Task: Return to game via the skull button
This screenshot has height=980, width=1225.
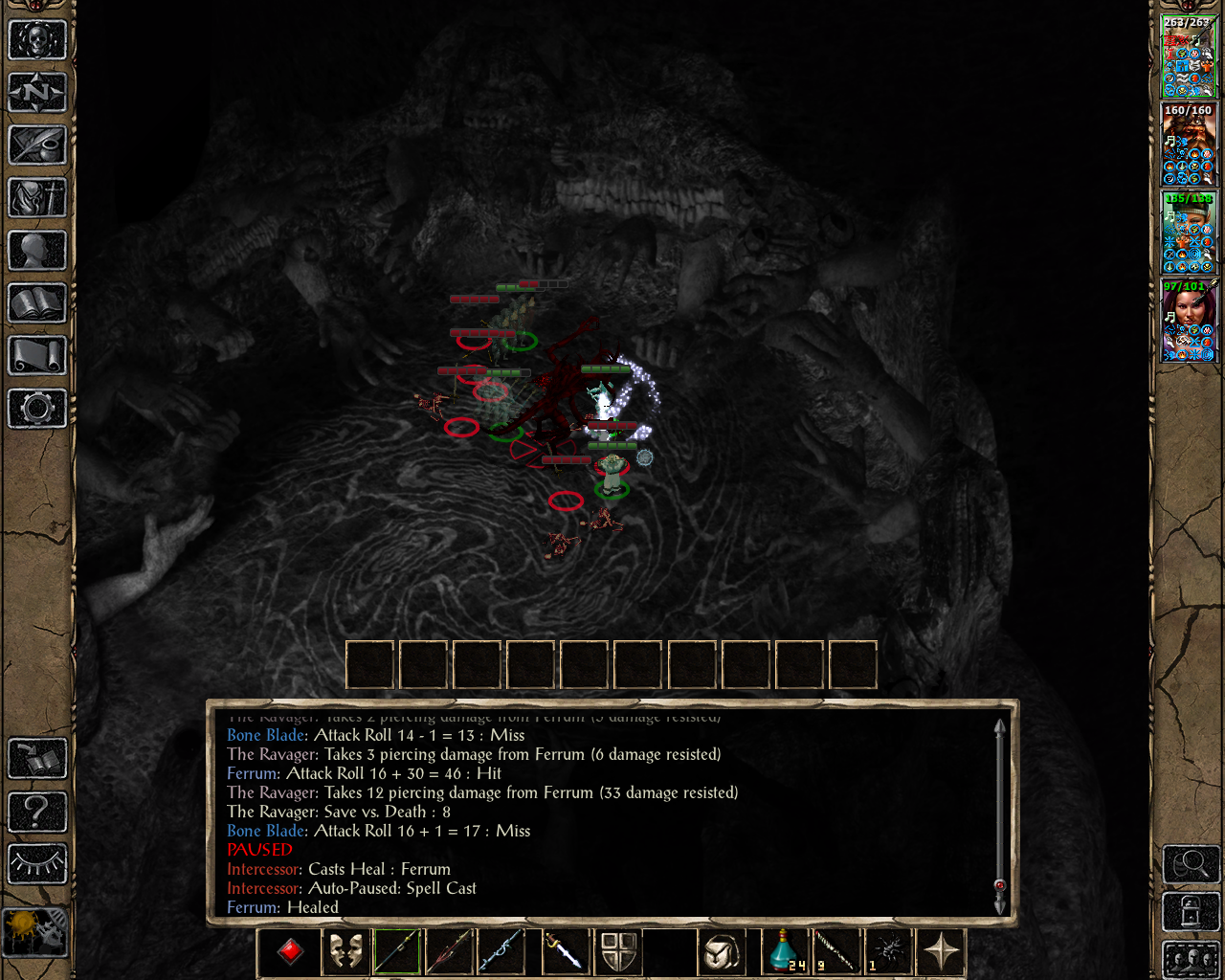Action: point(37,40)
